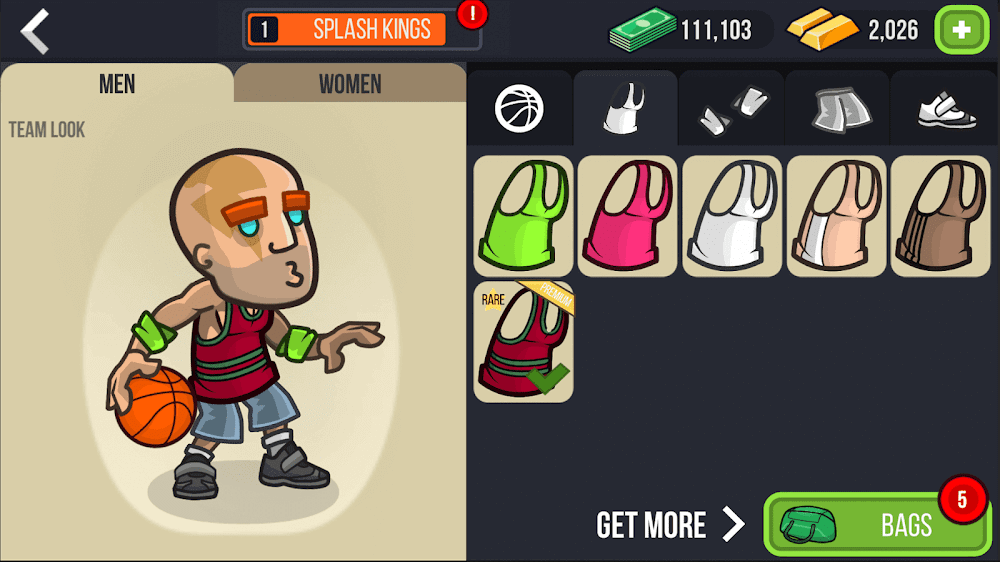Select the plain white jersey
This screenshot has height=562, width=1000.
pos(732,216)
